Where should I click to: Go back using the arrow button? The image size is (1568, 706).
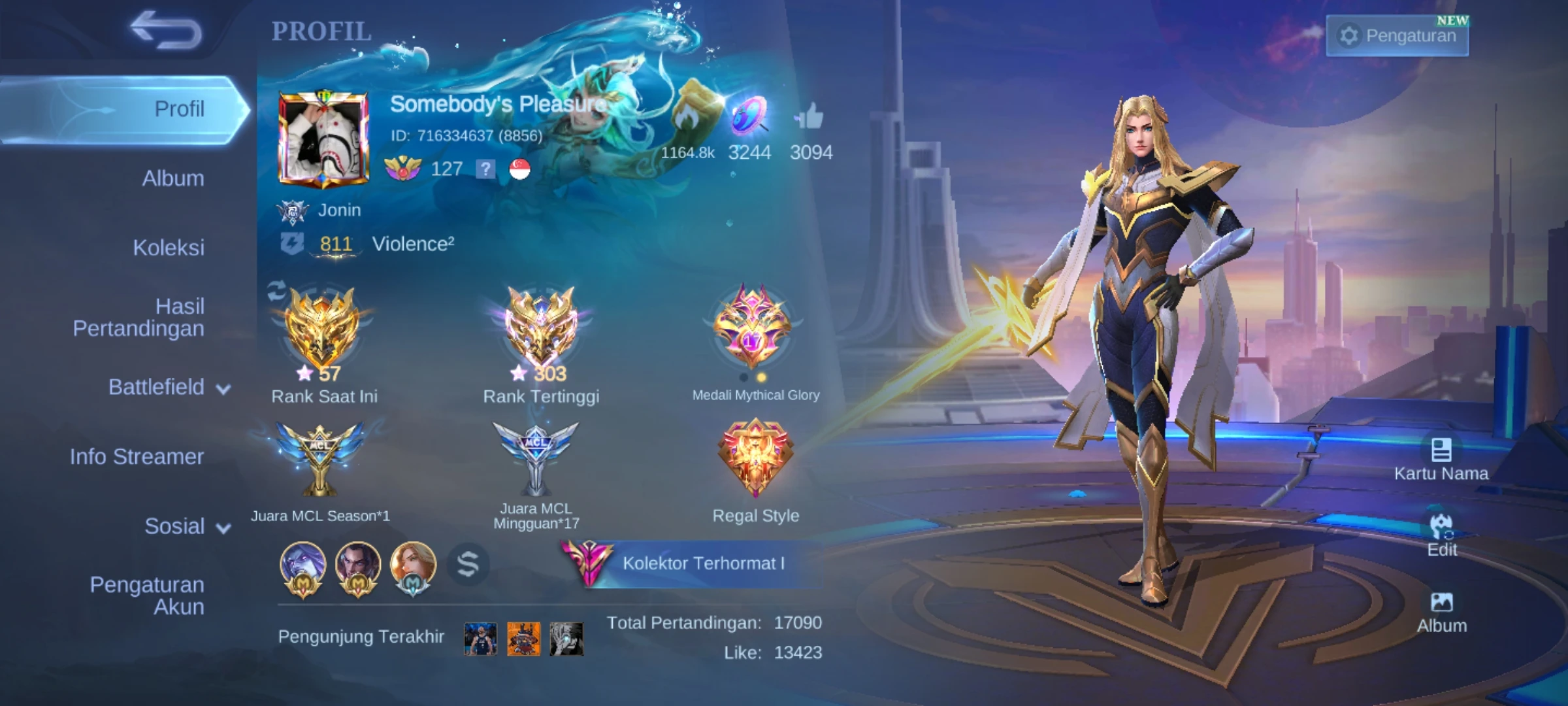166,31
